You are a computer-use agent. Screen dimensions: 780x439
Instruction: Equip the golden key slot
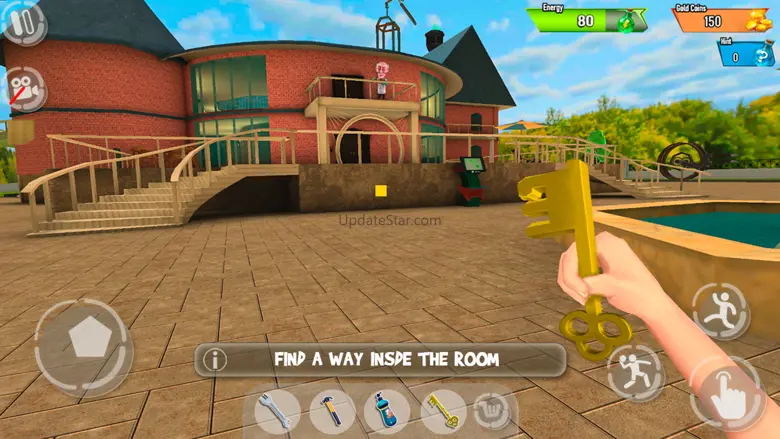[441, 409]
